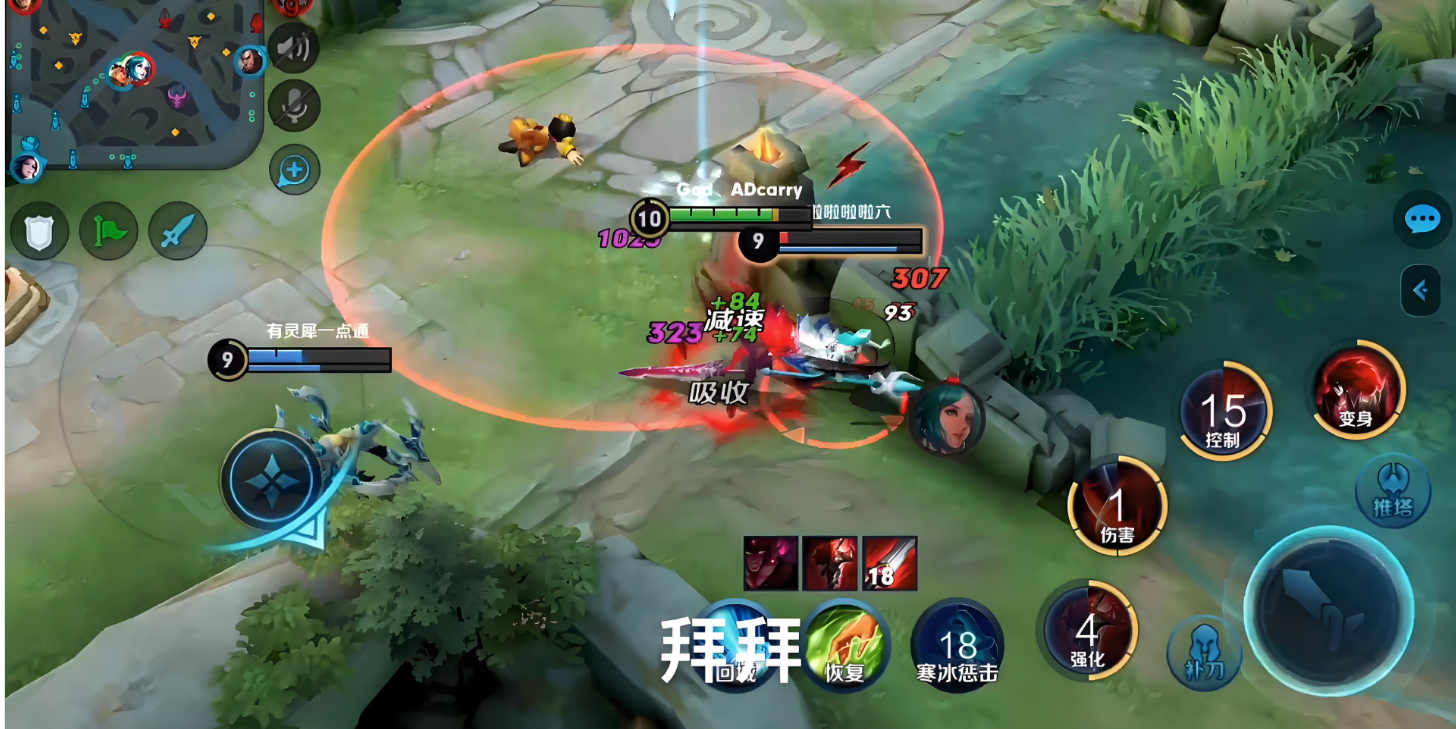Toggle the muted microphone icon

294,106
